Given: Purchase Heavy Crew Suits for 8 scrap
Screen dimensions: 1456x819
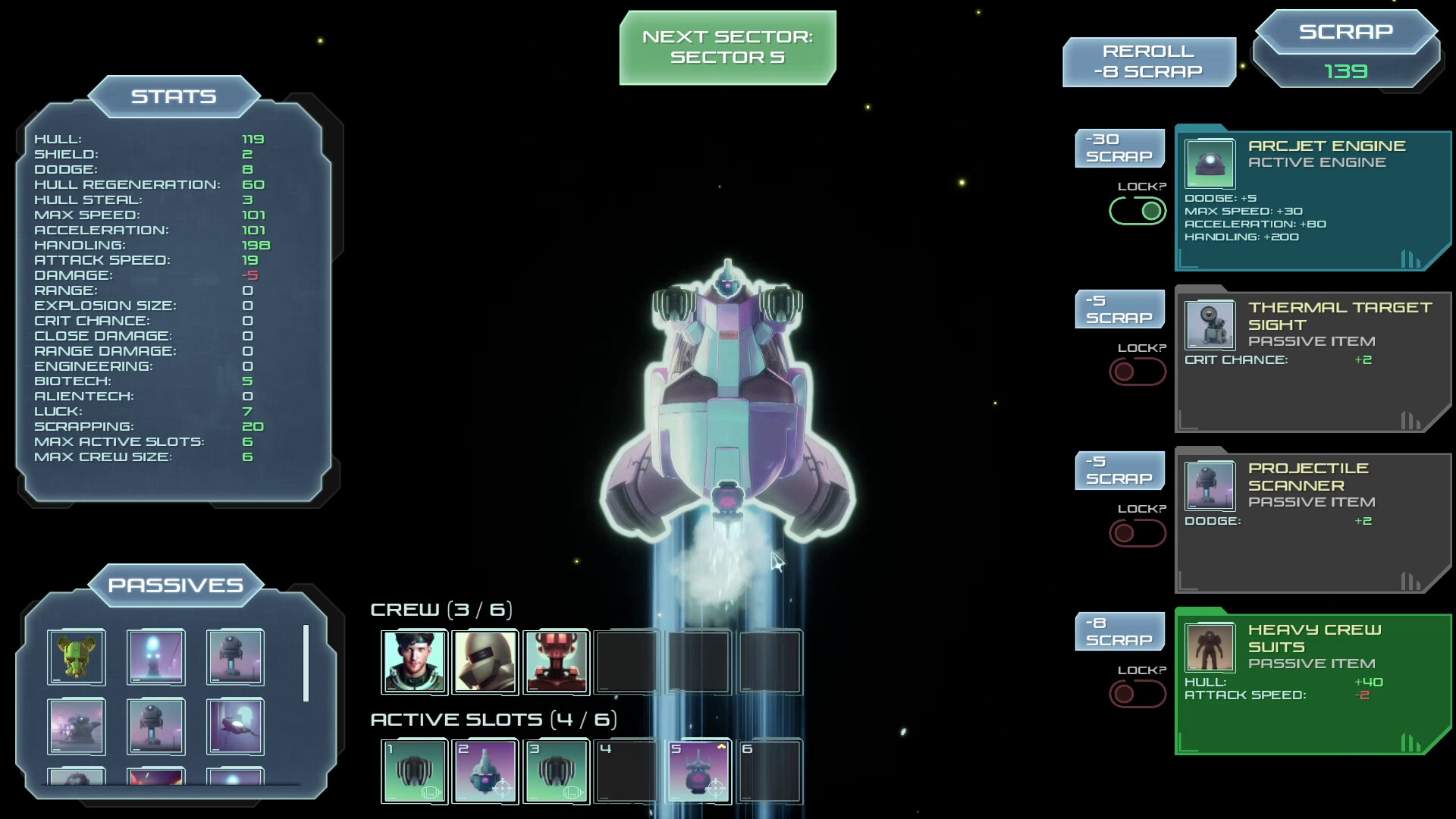Looking at the screenshot, I should click(x=1119, y=632).
